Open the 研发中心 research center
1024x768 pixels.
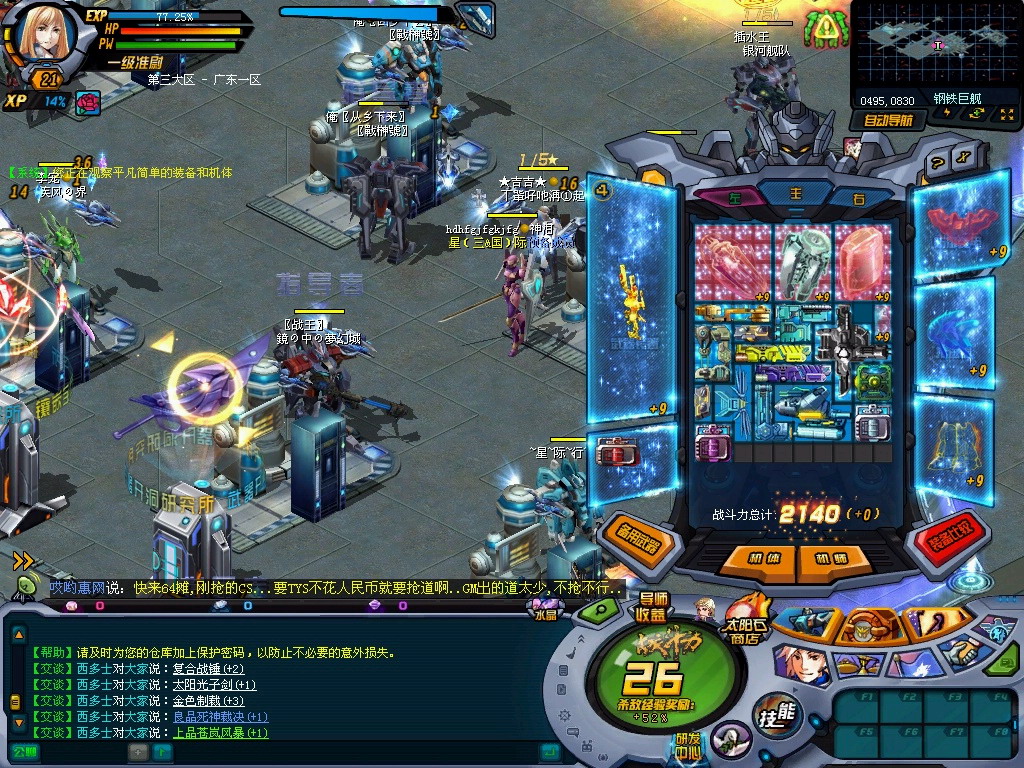(x=686, y=747)
